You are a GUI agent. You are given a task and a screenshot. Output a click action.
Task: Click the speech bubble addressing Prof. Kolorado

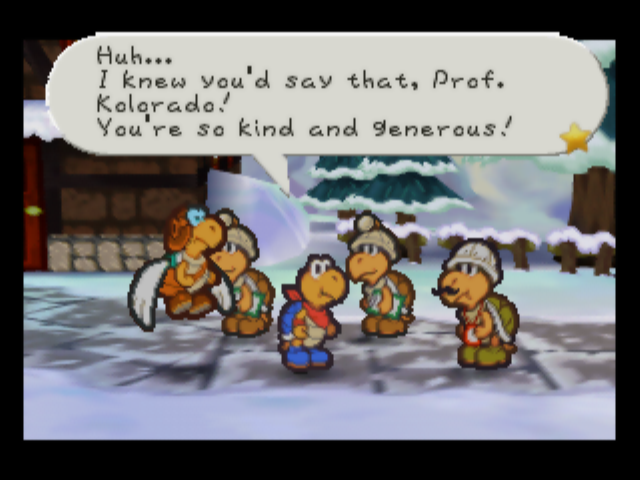(320, 93)
